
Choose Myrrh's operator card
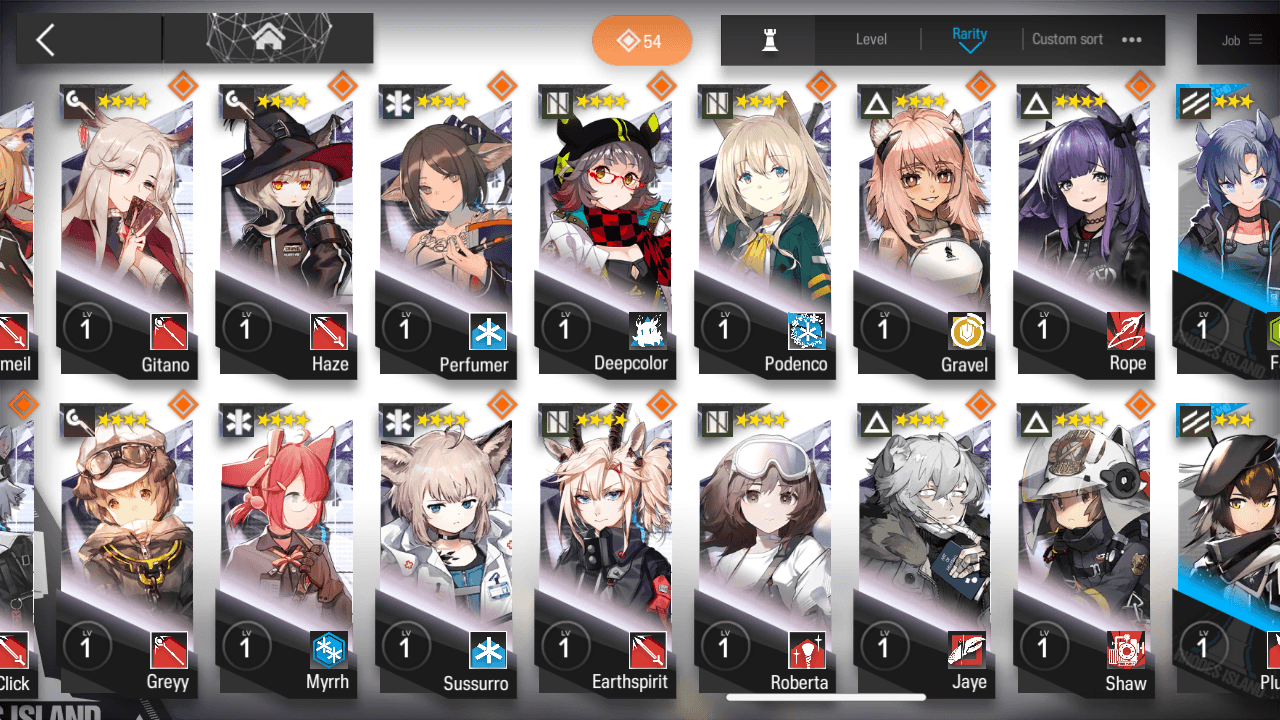pyautogui.click(x=286, y=550)
